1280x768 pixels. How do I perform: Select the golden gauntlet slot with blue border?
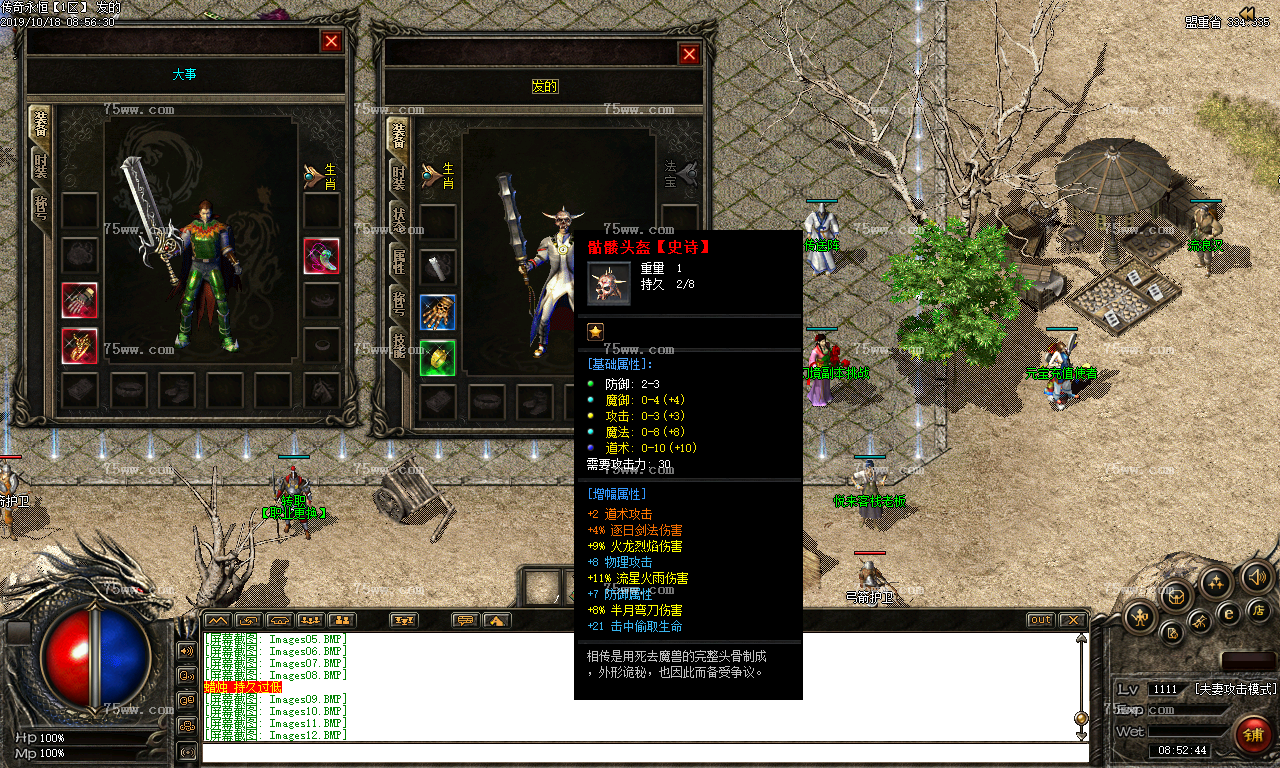pos(437,312)
